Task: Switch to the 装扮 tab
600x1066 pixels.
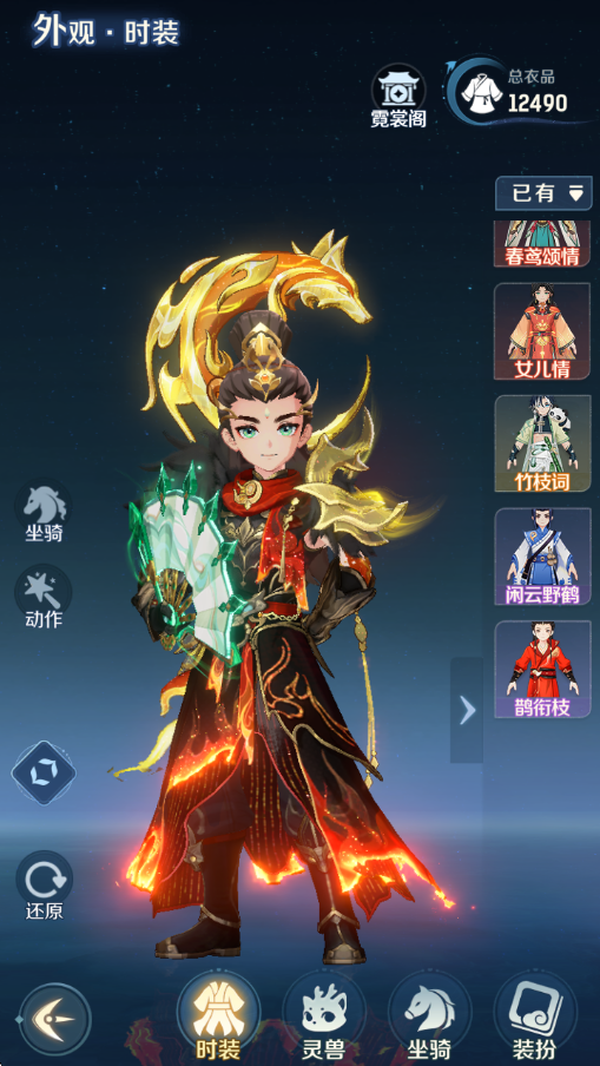Action: point(535,1017)
